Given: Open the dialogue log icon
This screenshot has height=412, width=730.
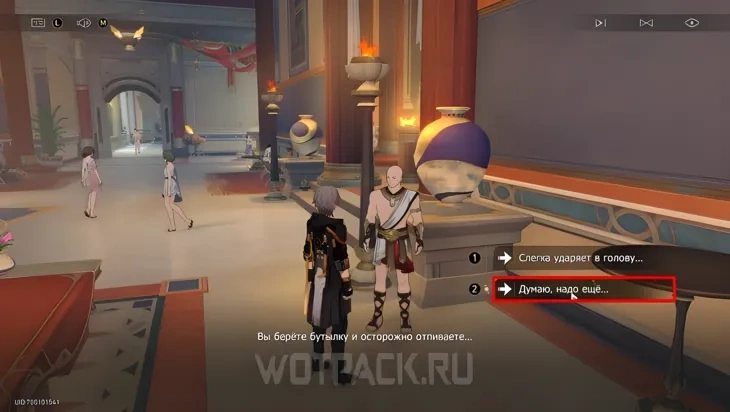Looking at the screenshot, I should 39,21.
